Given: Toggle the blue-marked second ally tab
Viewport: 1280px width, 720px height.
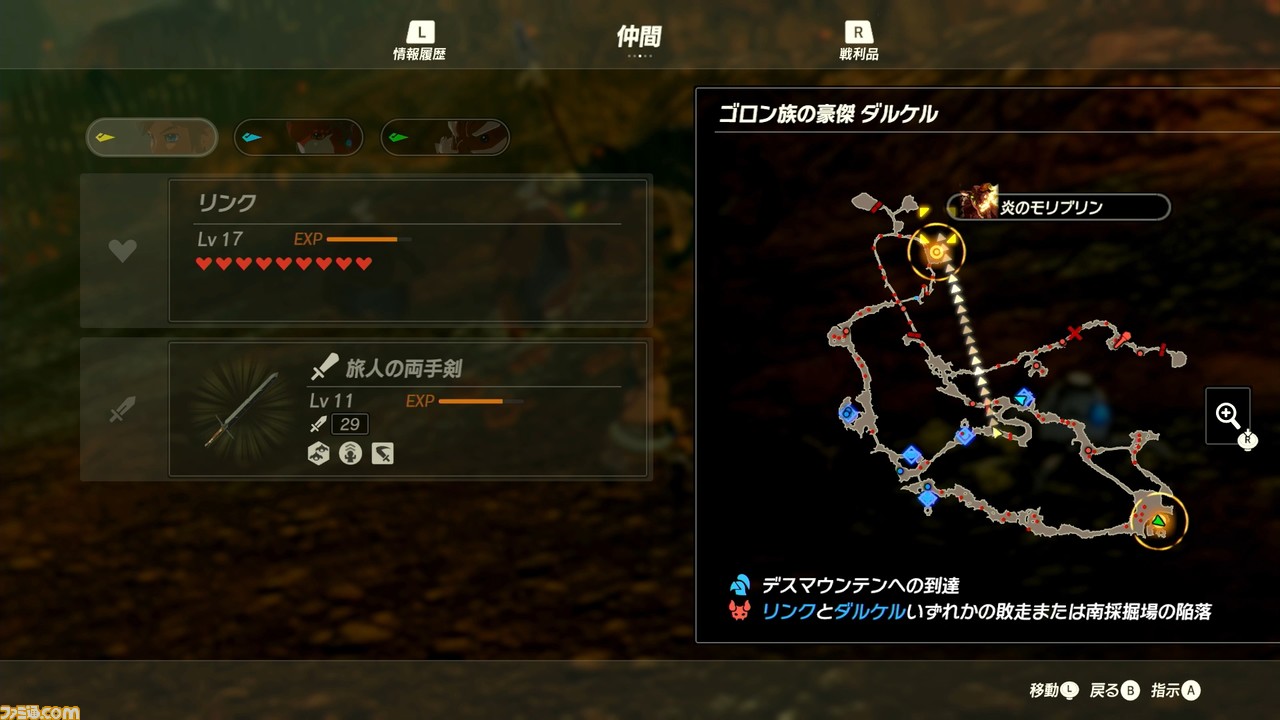Looking at the screenshot, I should pos(297,137).
